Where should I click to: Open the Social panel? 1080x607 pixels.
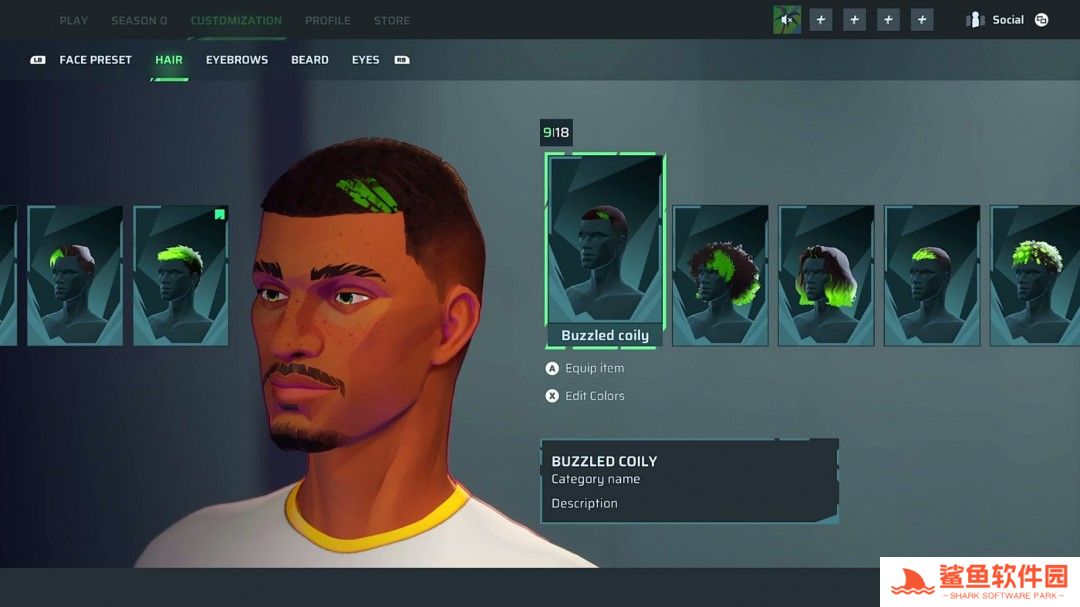(x=1007, y=20)
